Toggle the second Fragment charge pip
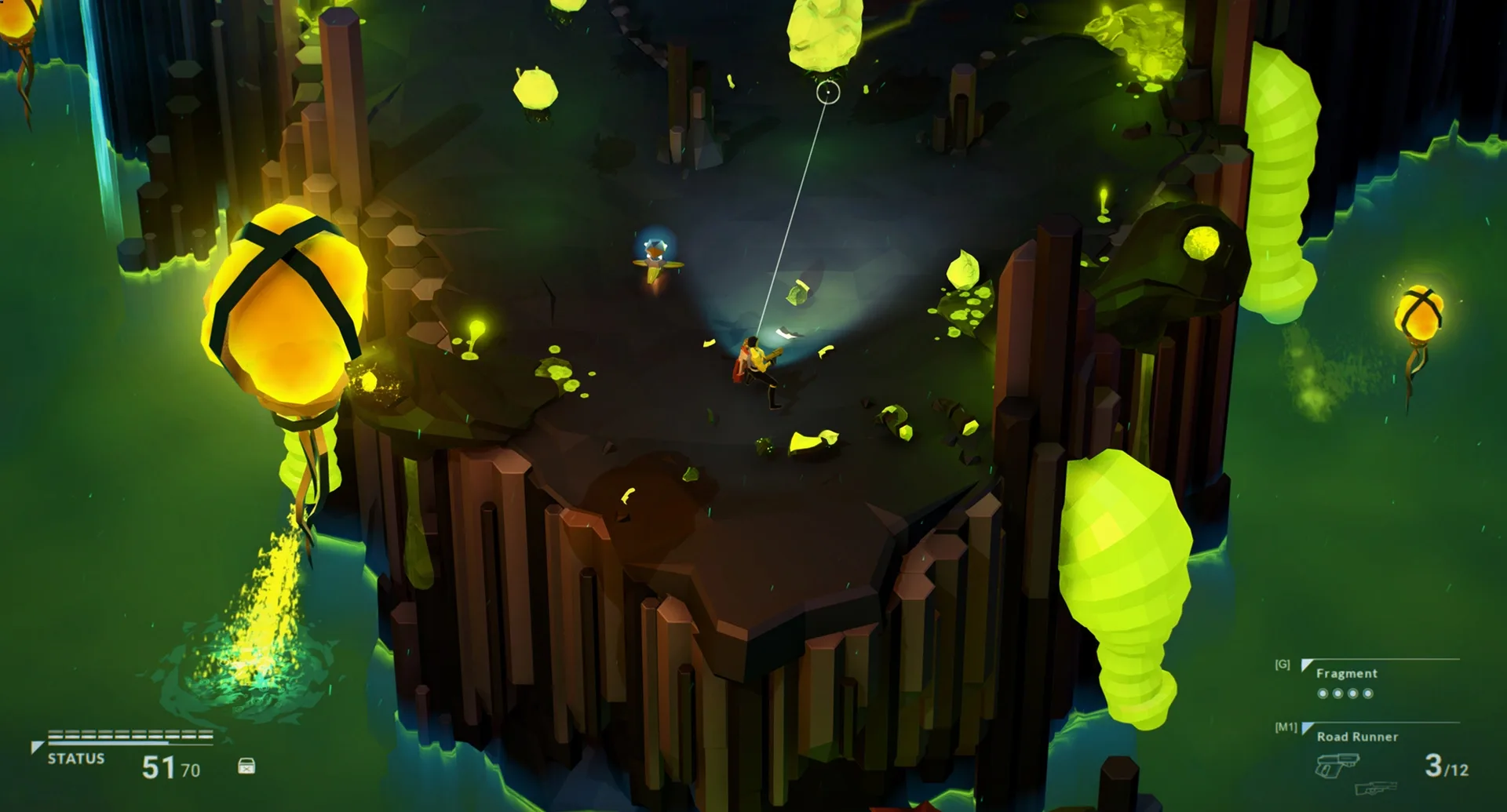1507x812 pixels. (1337, 694)
